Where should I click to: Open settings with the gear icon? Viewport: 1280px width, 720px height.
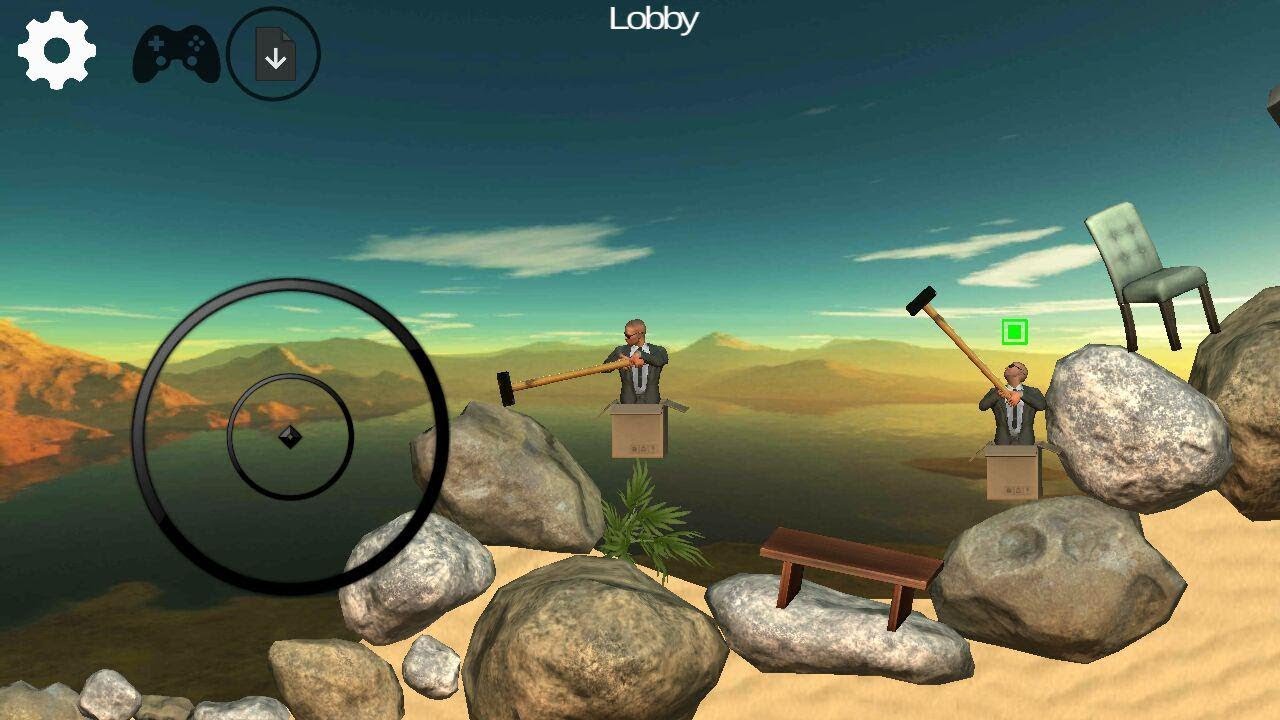coord(57,51)
